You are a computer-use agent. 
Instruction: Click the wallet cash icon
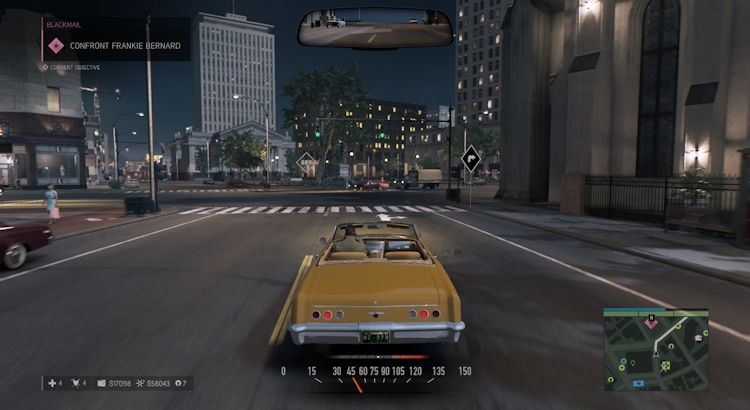click(x=102, y=383)
